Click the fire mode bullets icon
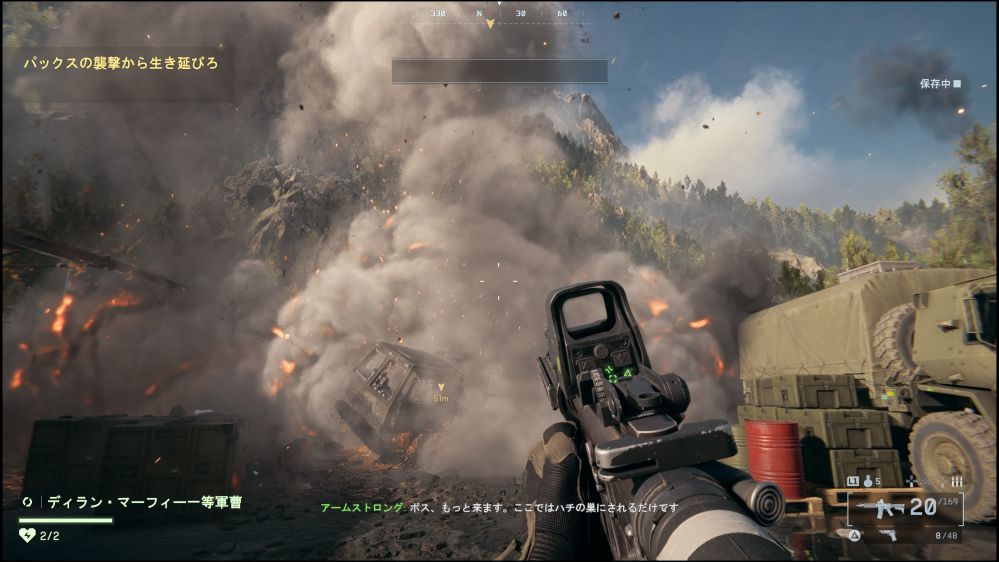Screen dimensions: 999x562 point(956,482)
